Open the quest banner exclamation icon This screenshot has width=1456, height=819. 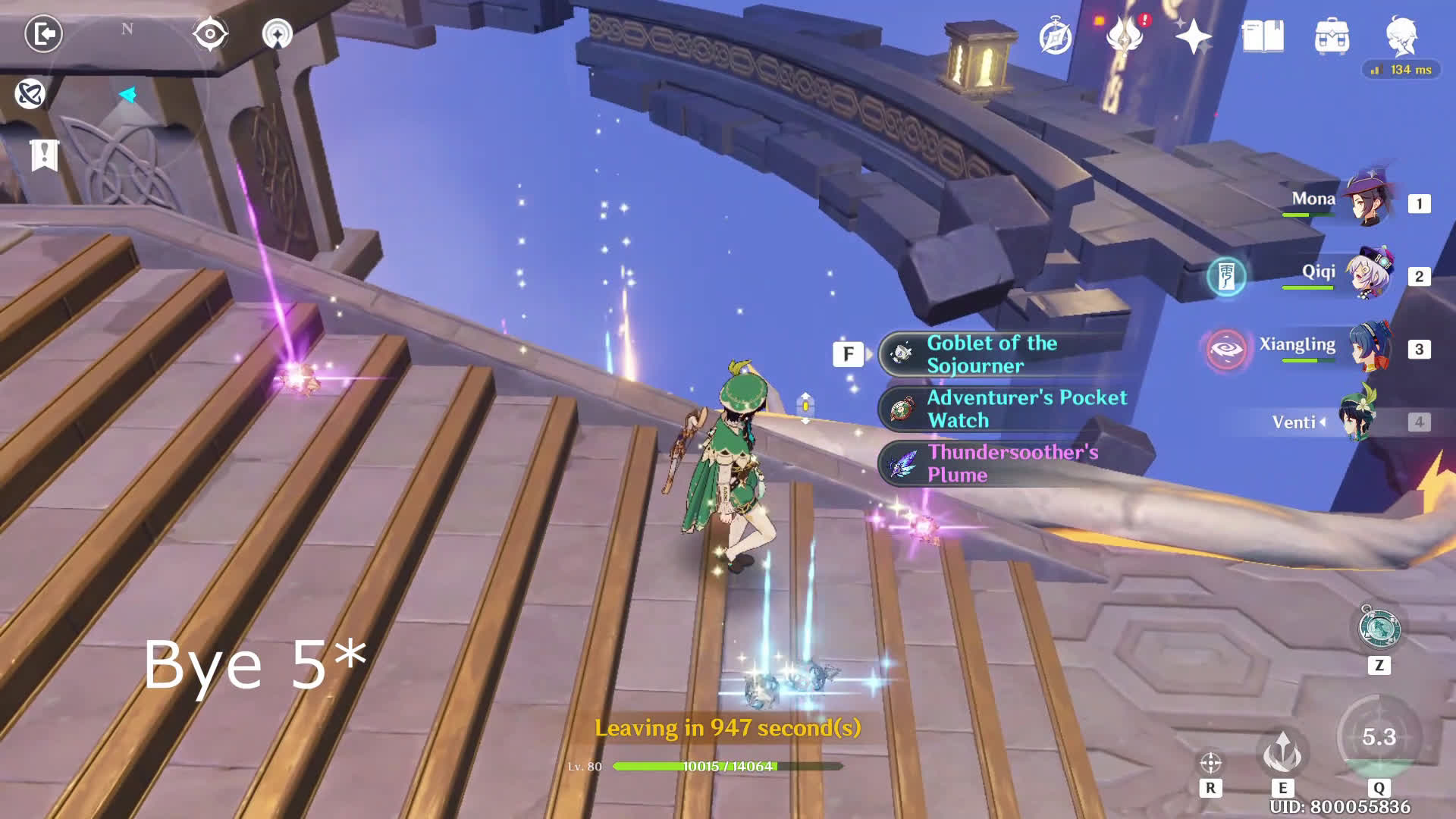pos(44,155)
